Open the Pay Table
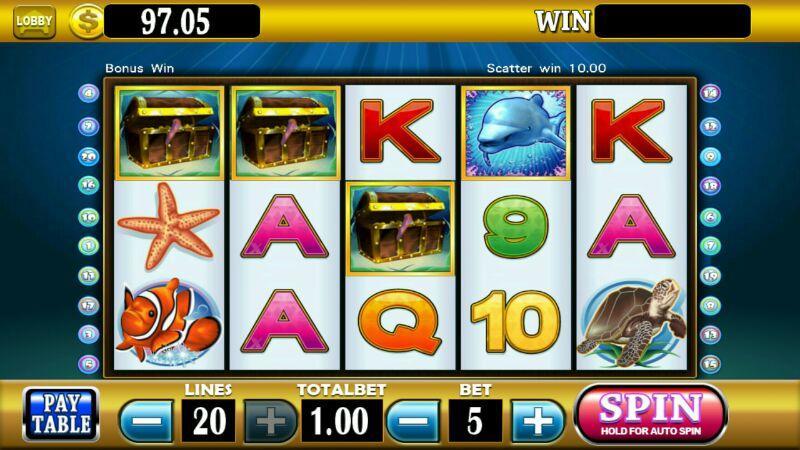This screenshot has width=800, height=450. tap(61, 413)
